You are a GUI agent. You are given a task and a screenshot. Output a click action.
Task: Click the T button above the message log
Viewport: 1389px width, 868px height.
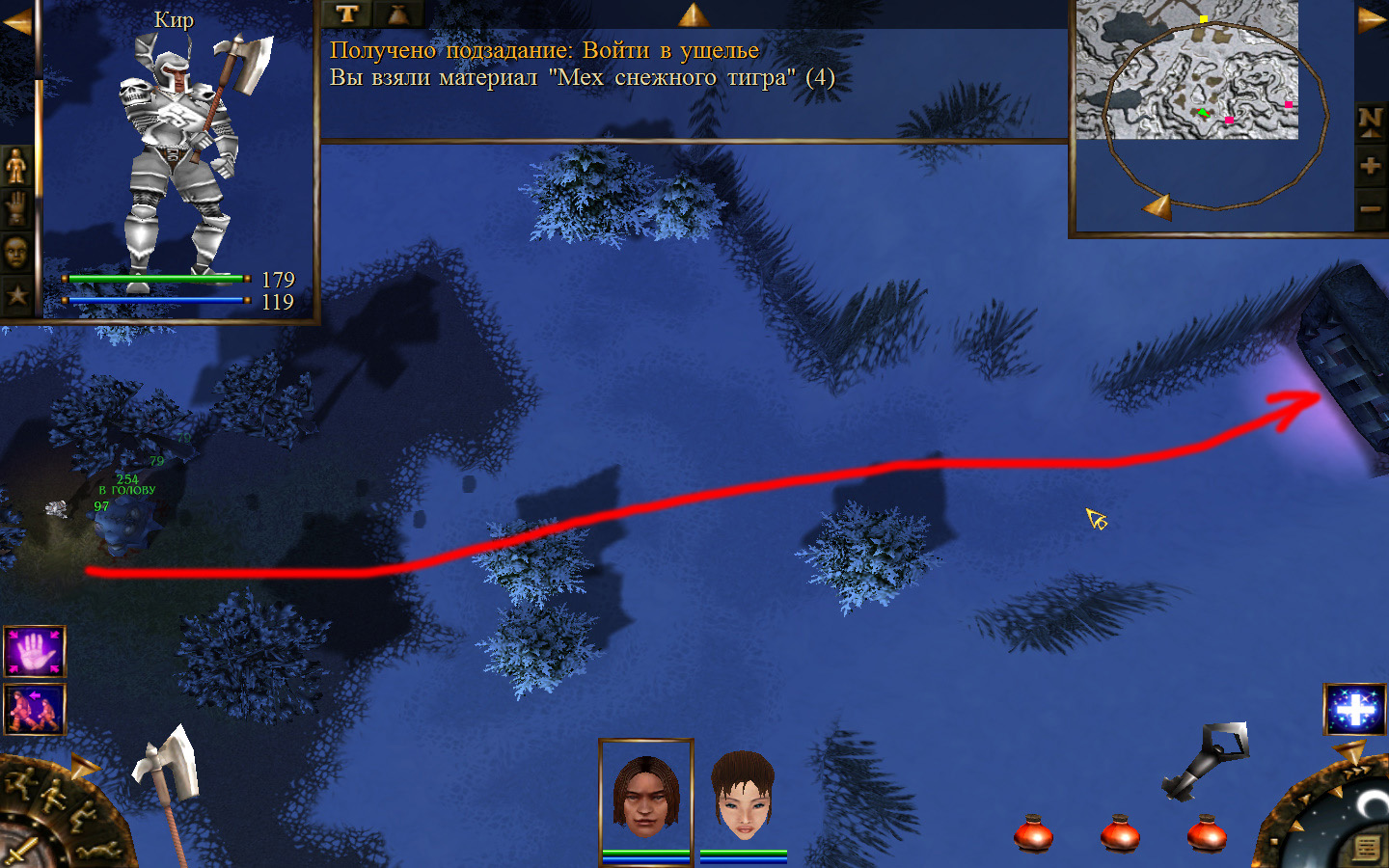[x=347, y=14]
